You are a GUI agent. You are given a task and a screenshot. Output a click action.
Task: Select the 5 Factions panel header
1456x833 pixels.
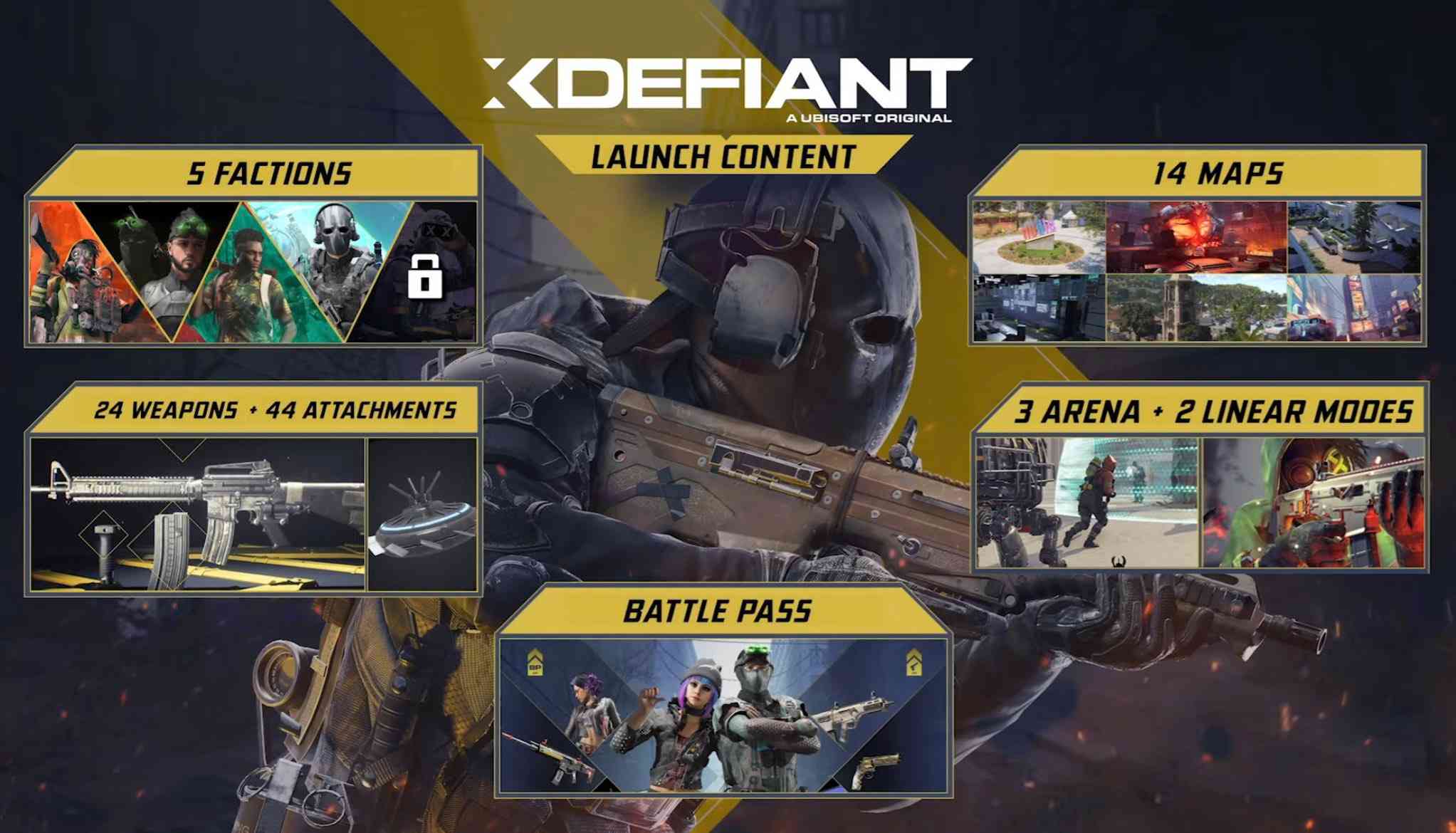(x=269, y=173)
